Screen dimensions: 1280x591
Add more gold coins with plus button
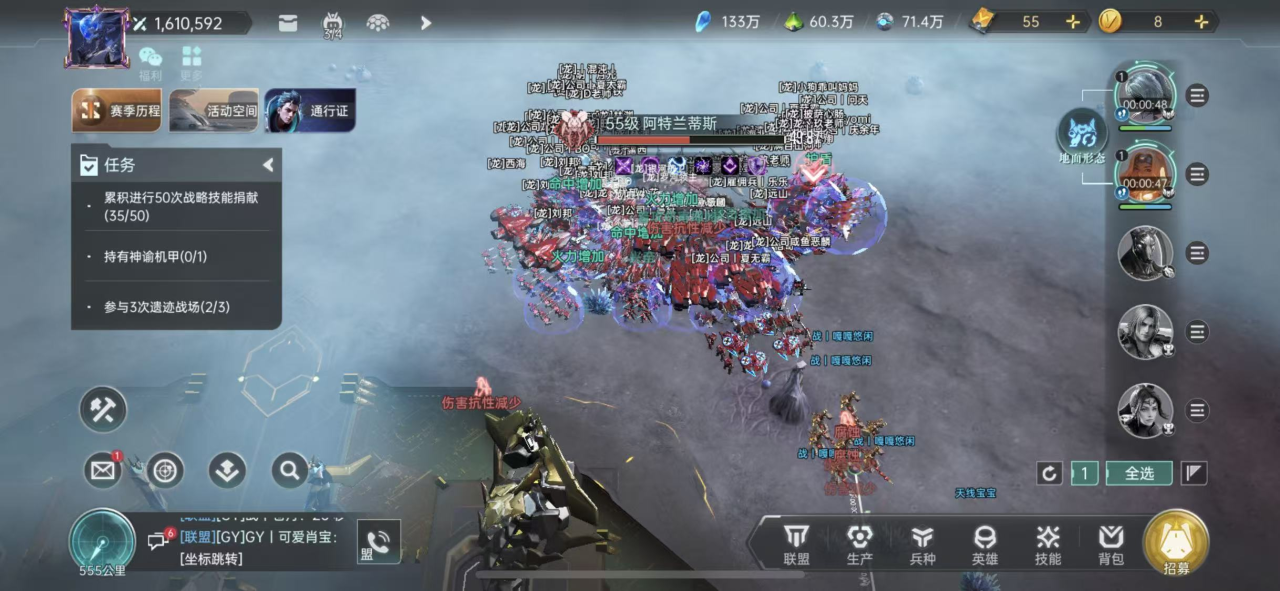[1201, 22]
